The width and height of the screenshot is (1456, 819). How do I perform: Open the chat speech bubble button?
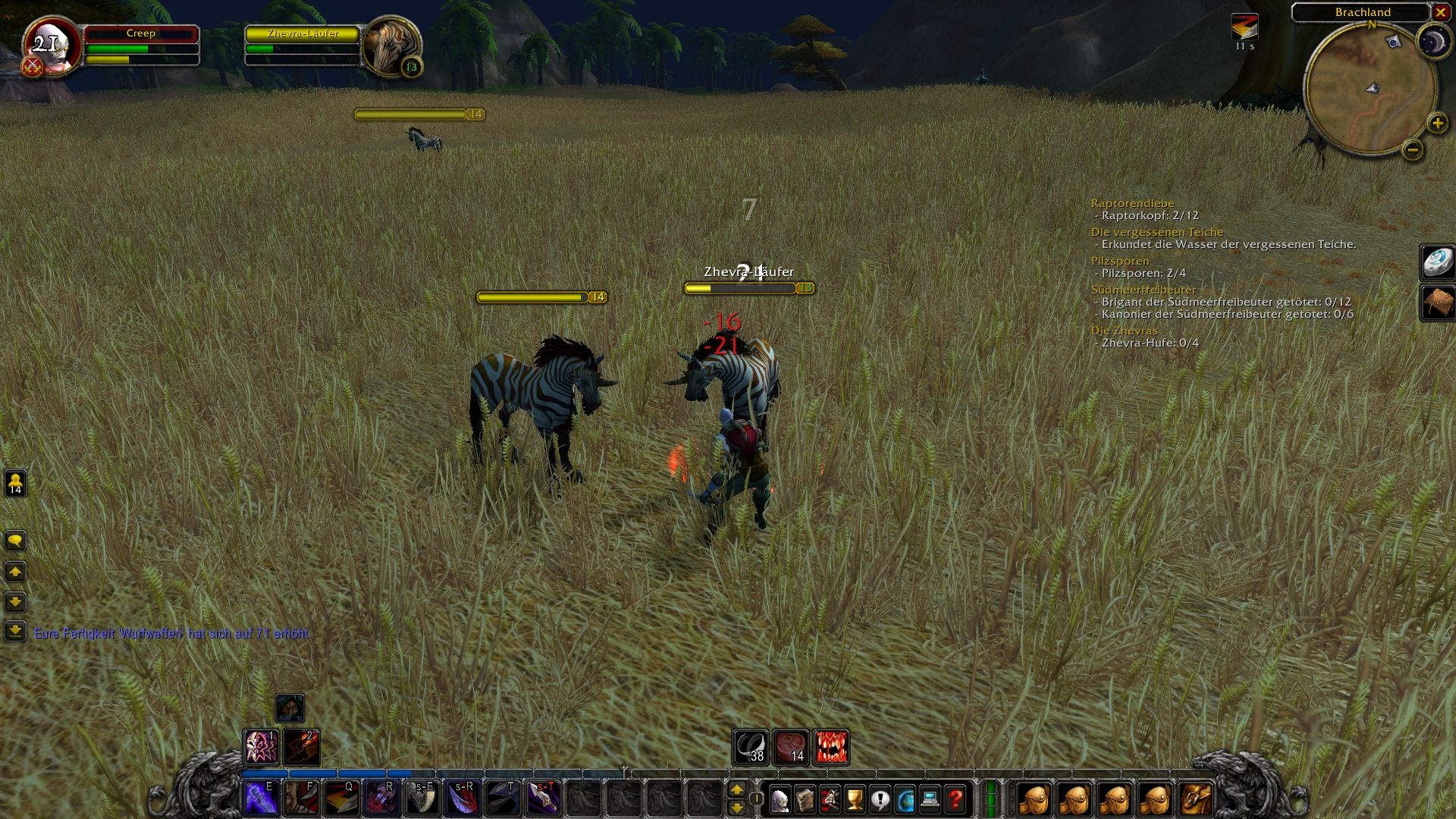click(15, 541)
